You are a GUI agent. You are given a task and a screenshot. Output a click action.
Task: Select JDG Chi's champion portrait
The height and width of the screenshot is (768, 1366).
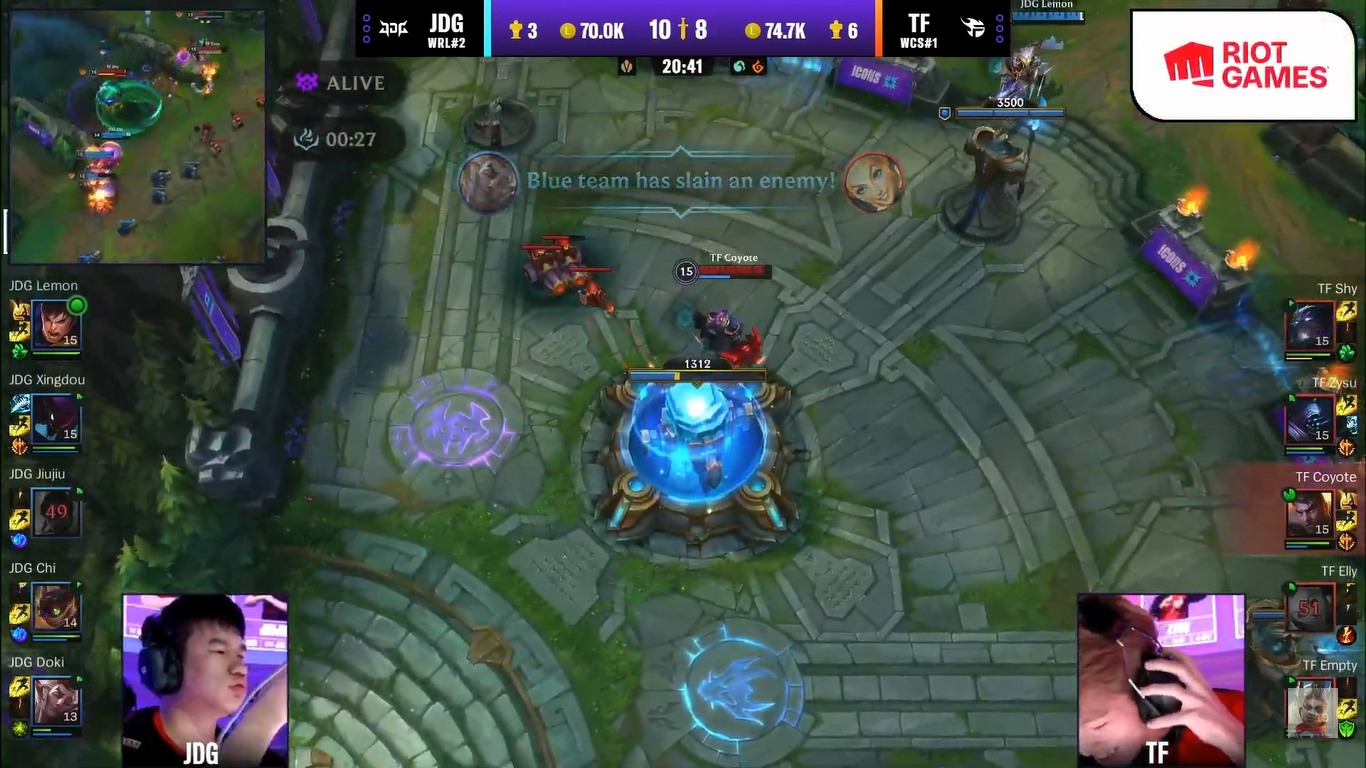[56, 607]
